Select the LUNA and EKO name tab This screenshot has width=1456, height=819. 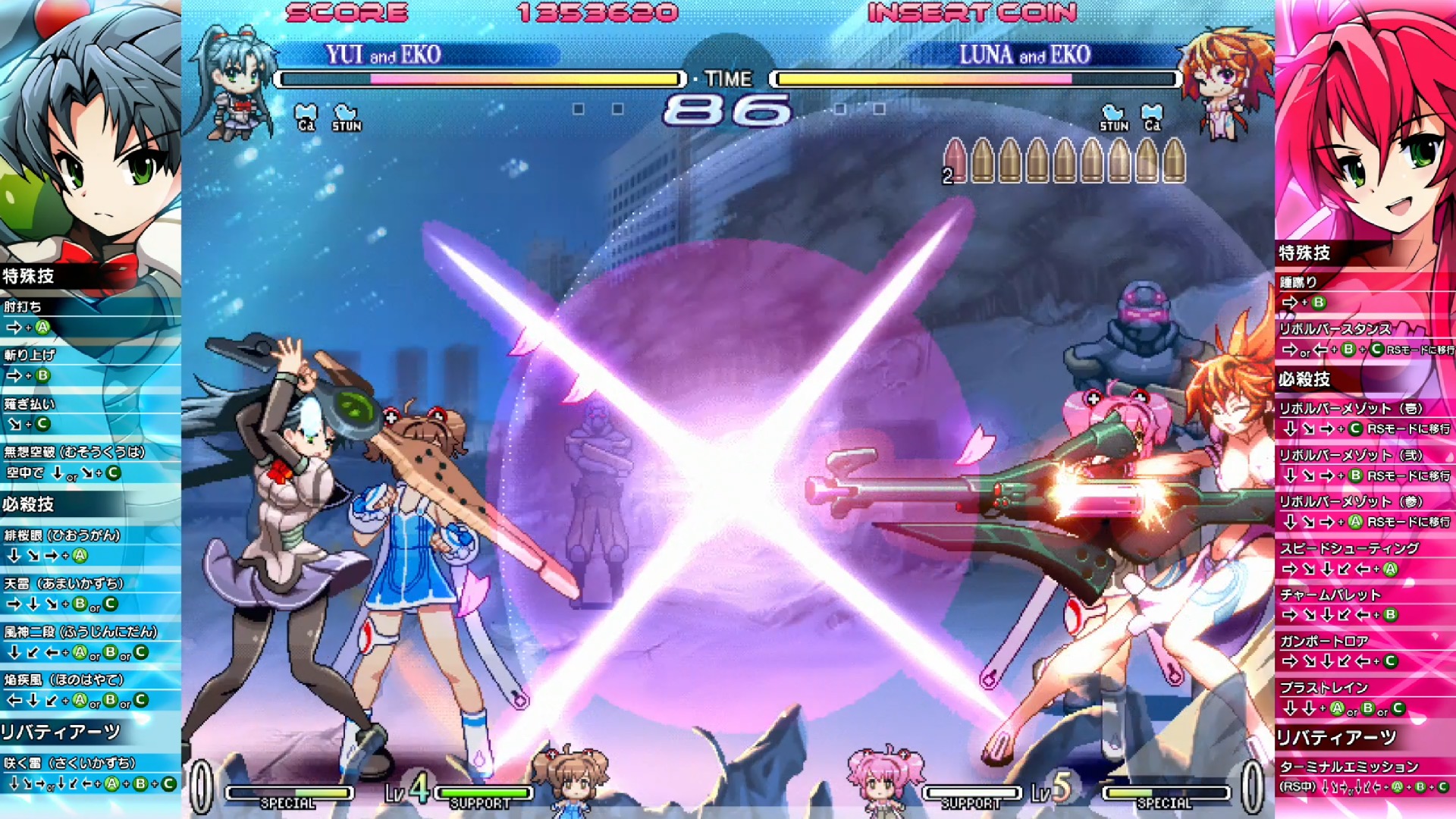[1024, 55]
